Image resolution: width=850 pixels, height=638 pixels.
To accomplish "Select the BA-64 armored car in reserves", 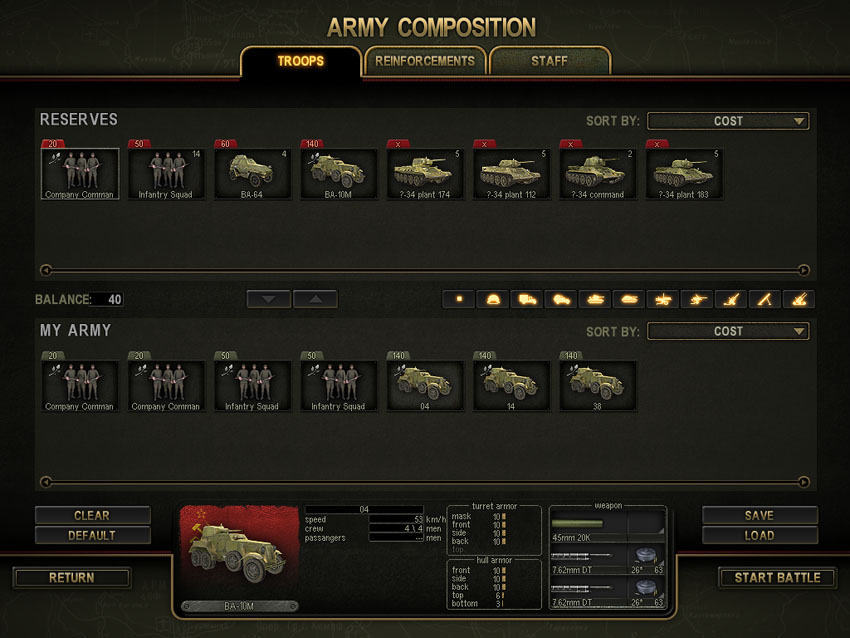I will coord(252,174).
